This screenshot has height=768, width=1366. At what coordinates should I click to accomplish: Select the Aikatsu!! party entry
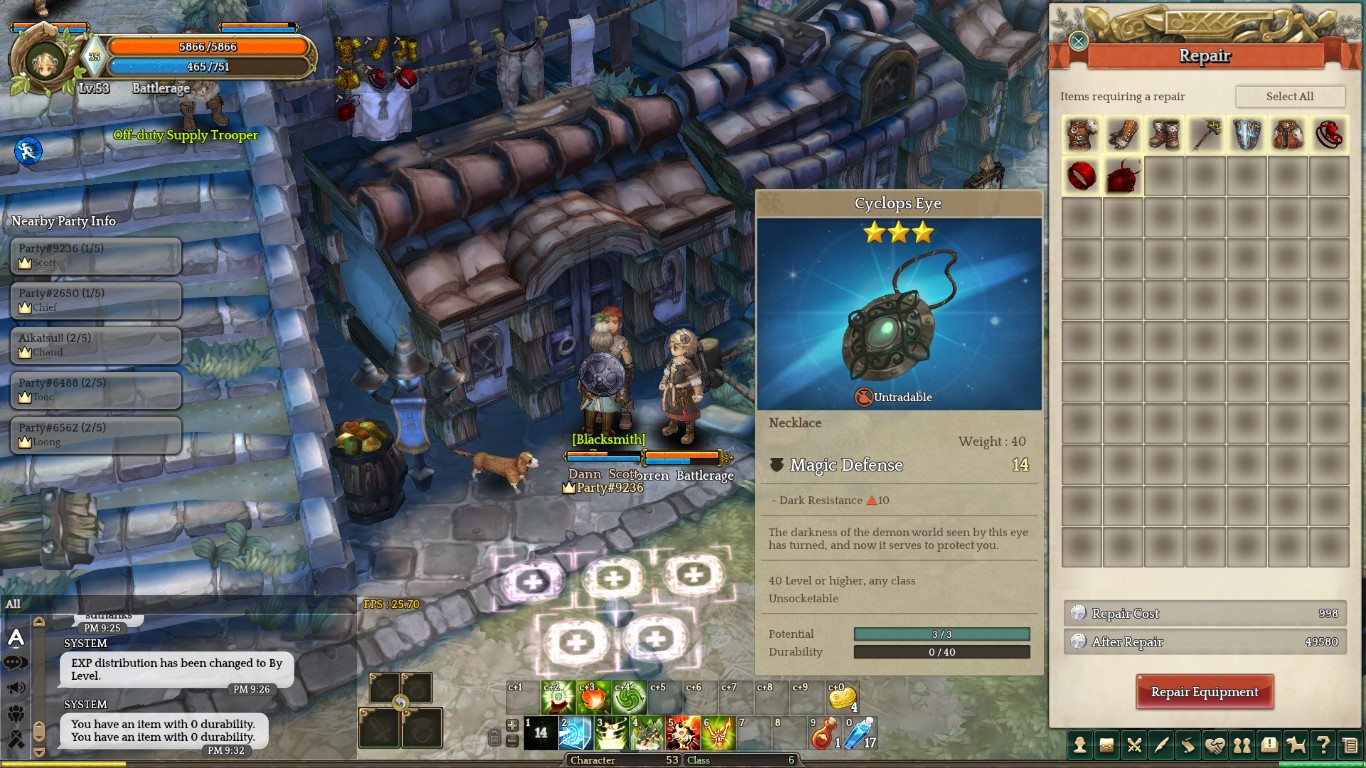click(95, 345)
